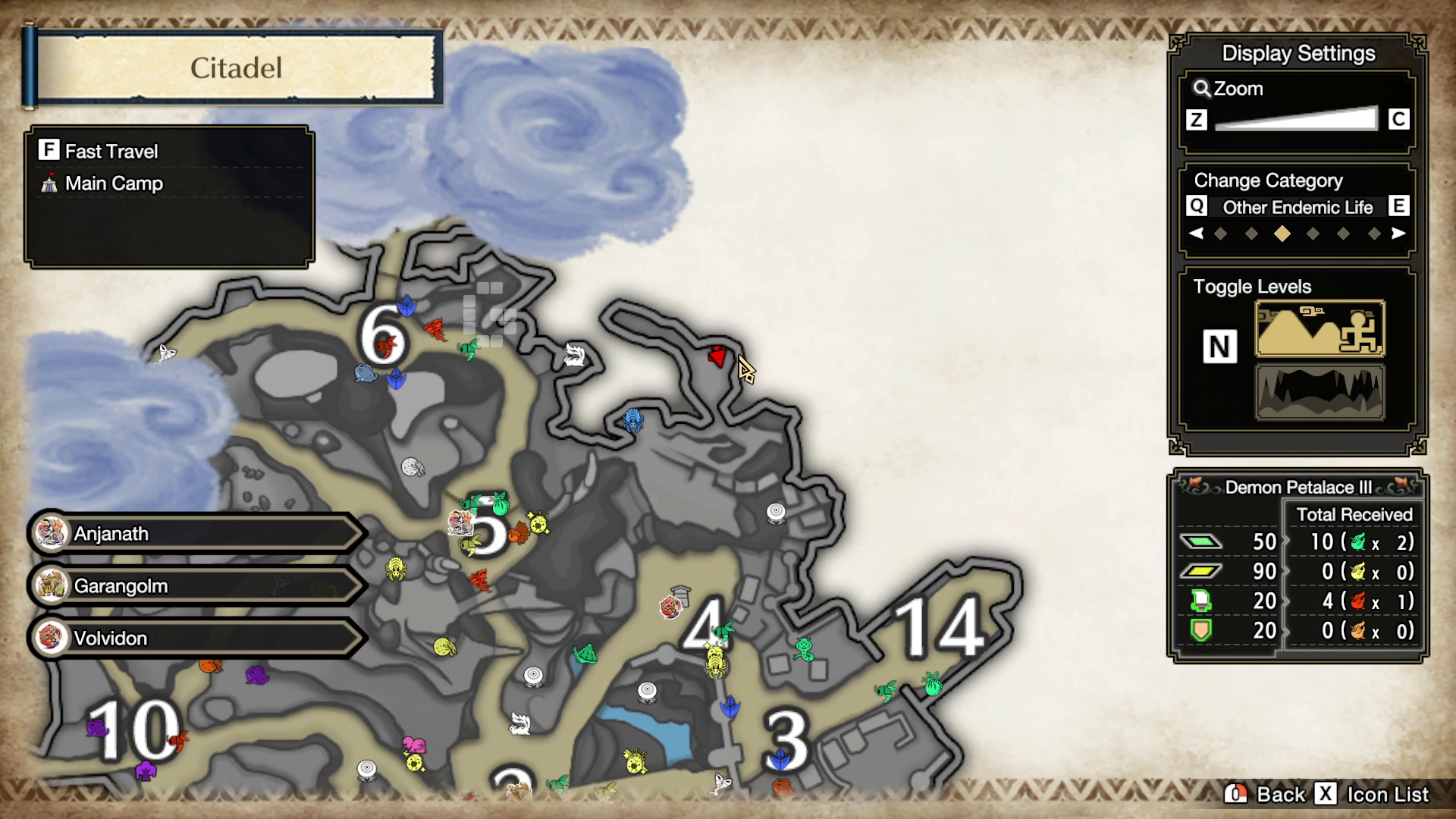Viewport: 1456px width, 819px height.
Task: Click the magnifying glass Zoom icon
Action: pyautogui.click(x=1200, y=88)
